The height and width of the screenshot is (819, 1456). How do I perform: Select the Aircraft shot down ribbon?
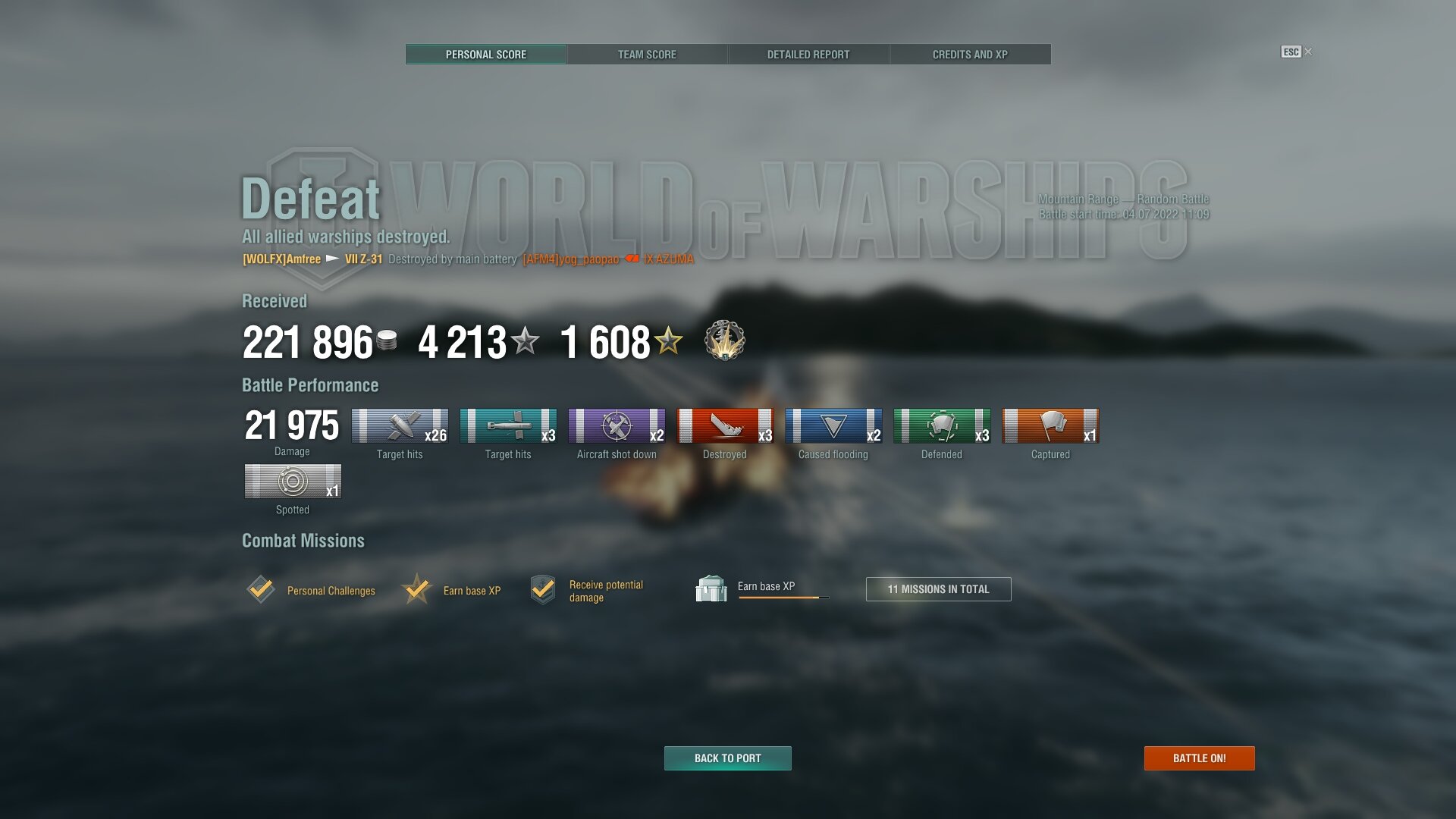click(617, 426)
